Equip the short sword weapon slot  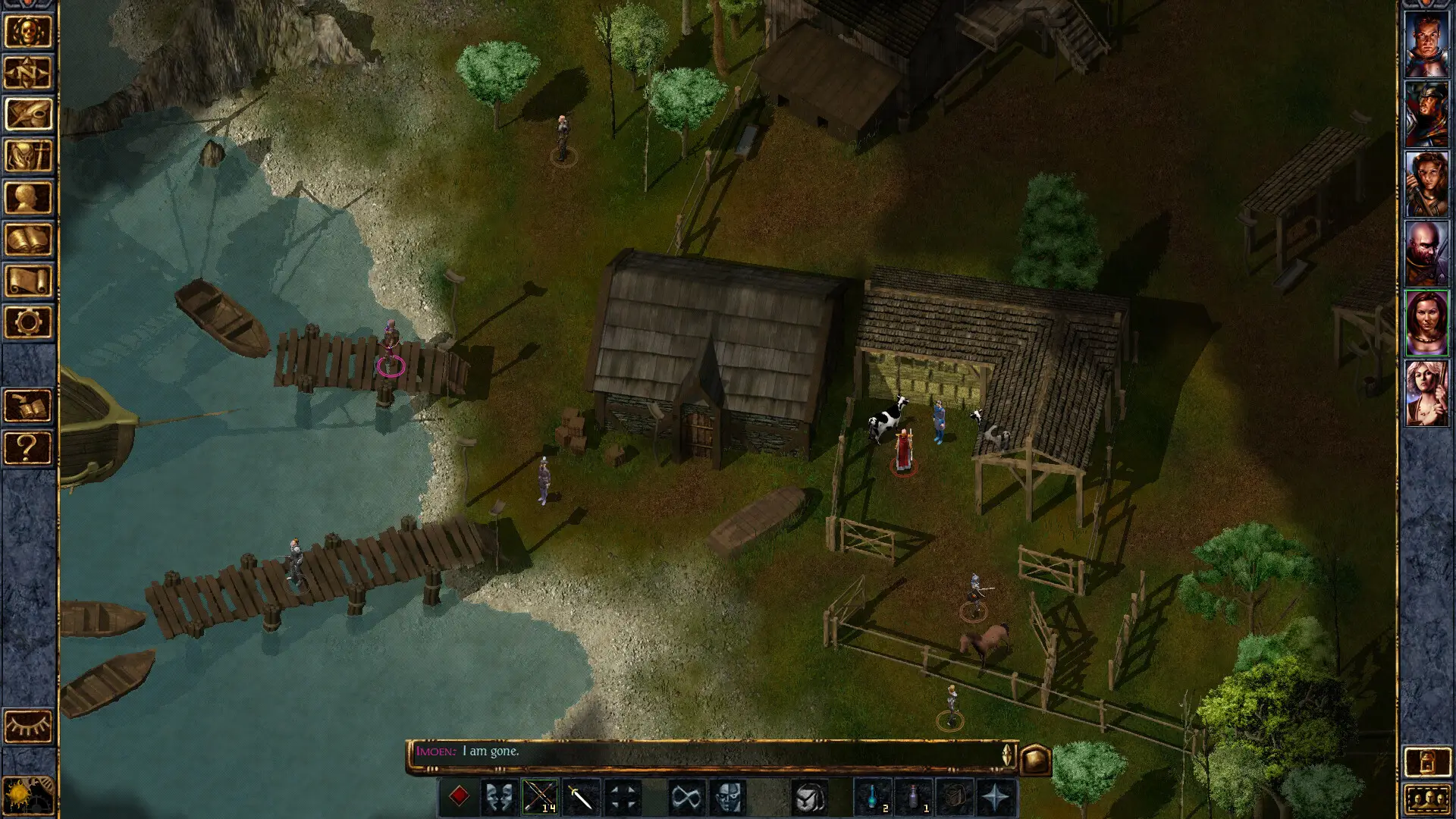[581, 797]
